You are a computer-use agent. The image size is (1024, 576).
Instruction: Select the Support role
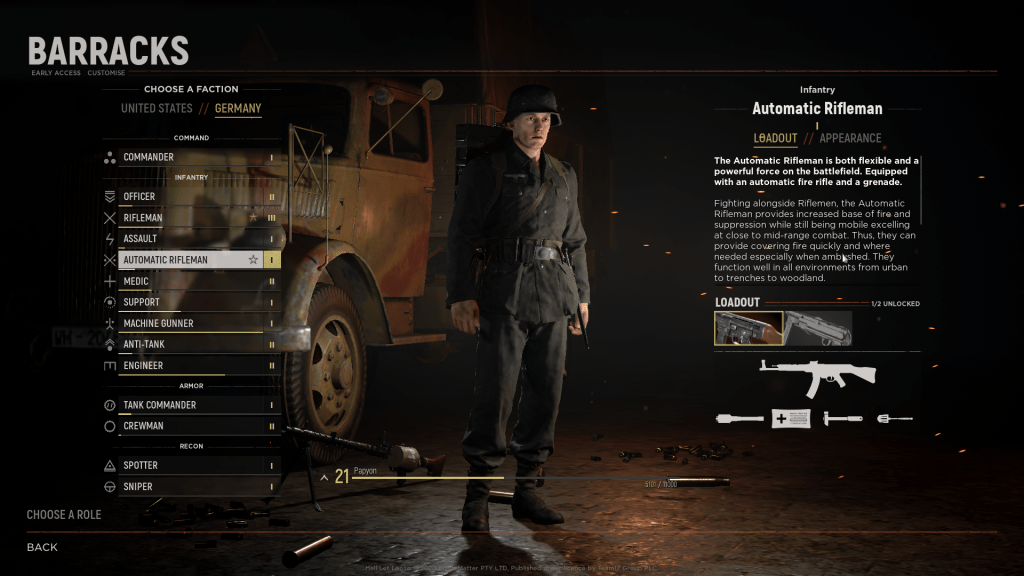(x=190, y=302)
